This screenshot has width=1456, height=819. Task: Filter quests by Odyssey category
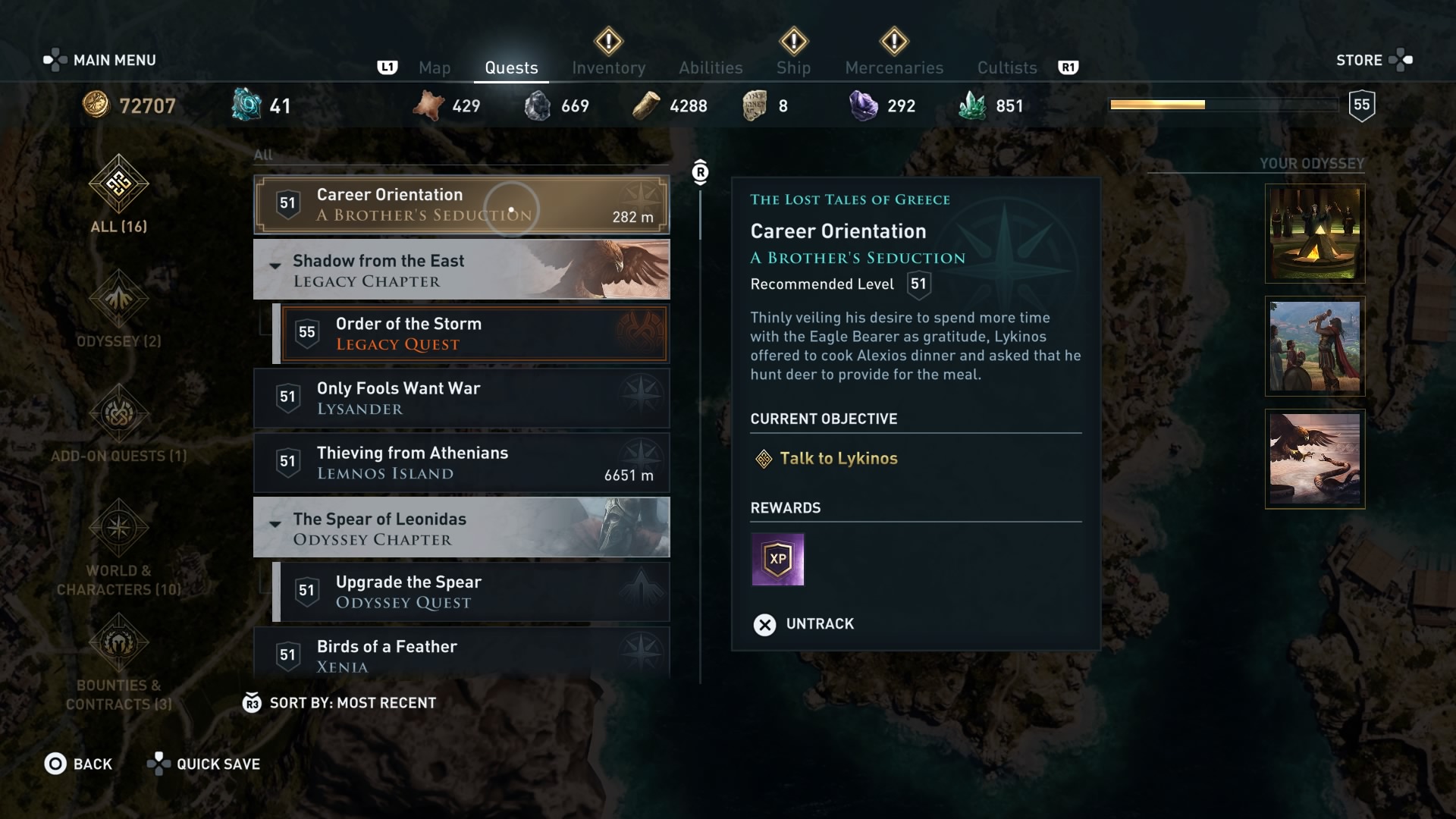pyautogui.click(x=119, y=311)
